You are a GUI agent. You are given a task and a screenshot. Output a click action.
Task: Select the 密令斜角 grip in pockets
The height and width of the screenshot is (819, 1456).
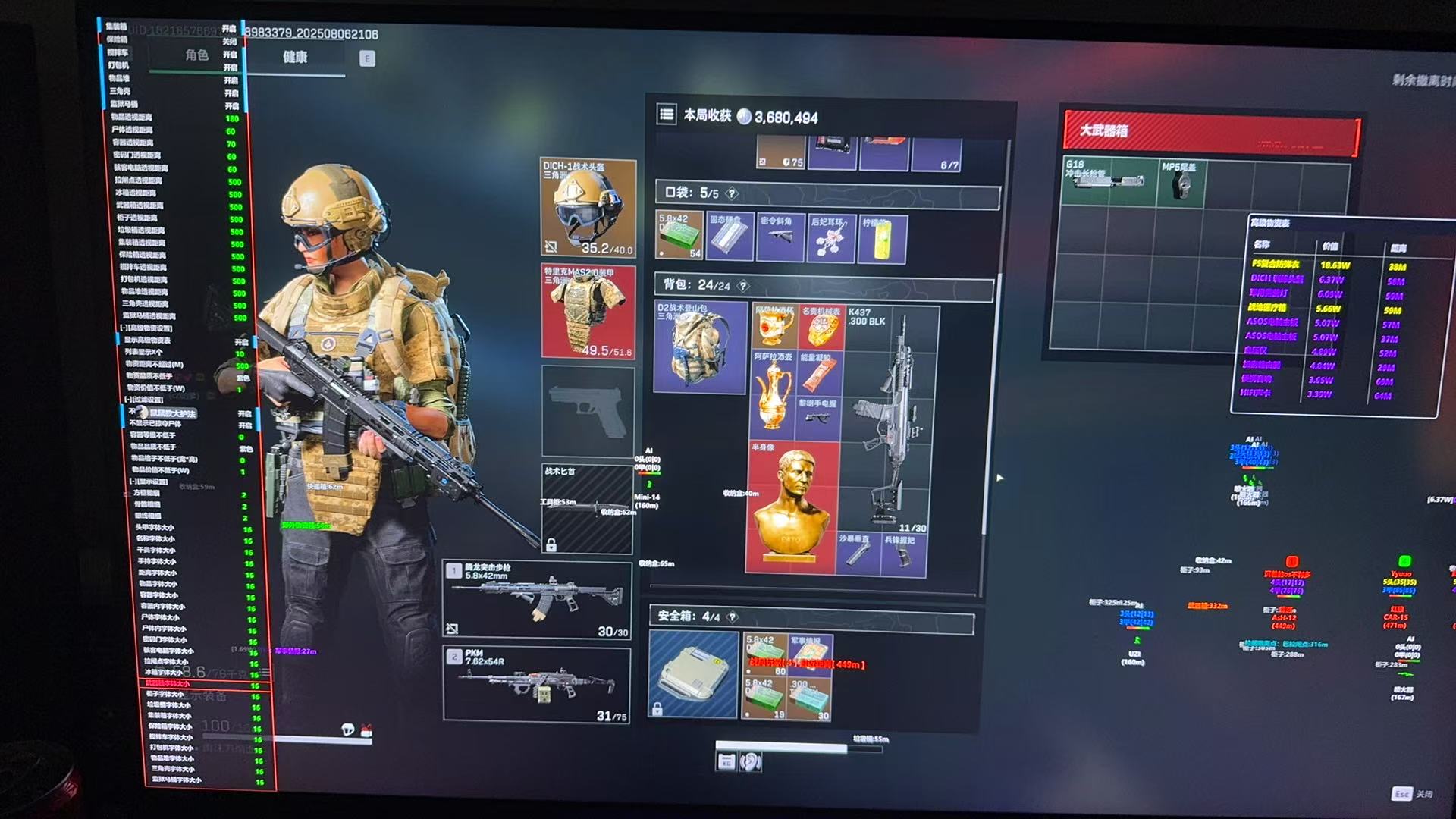point(780,237)
